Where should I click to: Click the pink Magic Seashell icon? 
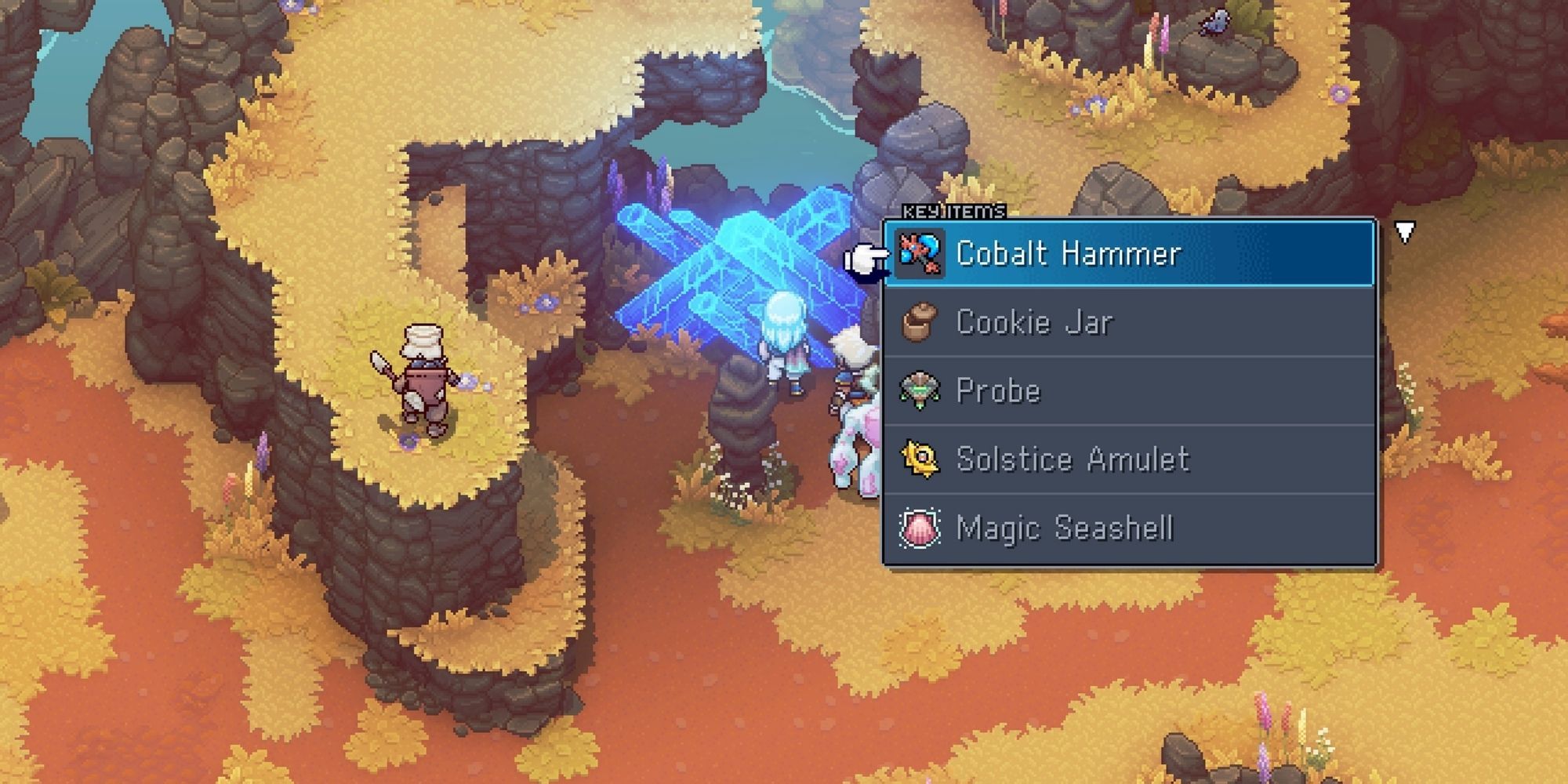click(x=921, y=528)
